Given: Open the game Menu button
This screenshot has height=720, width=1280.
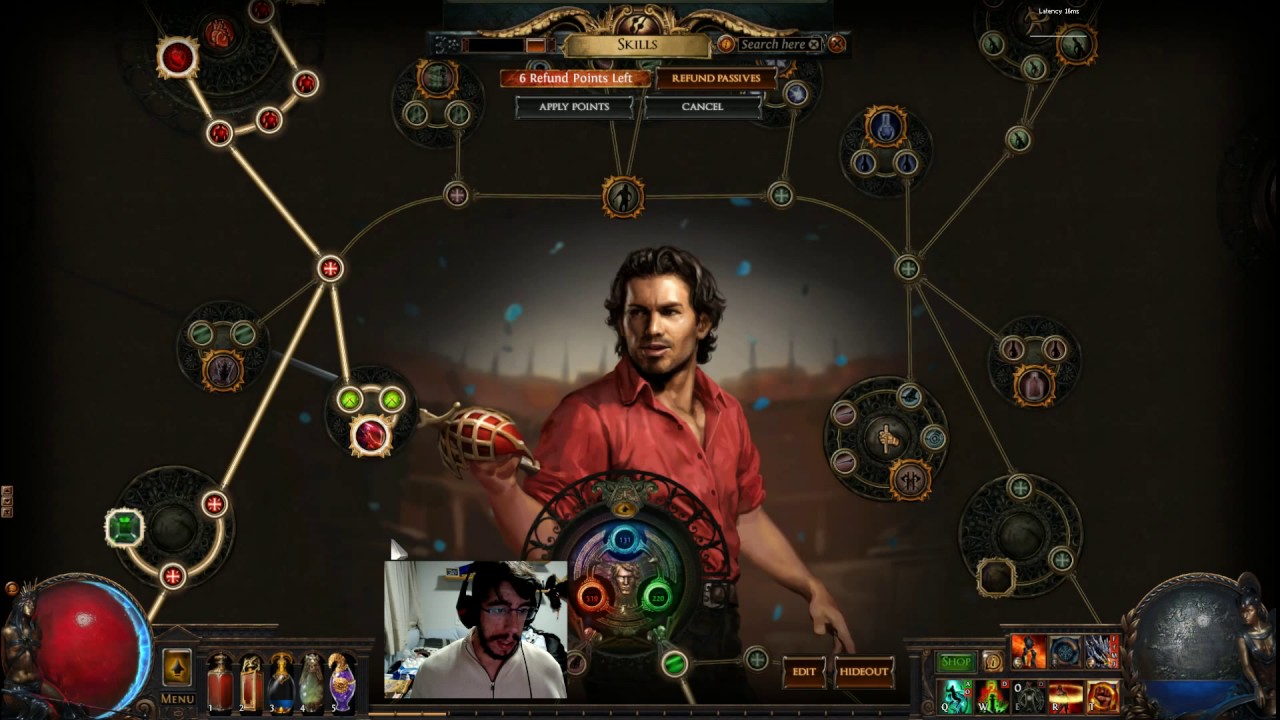Looking at the screenshot, I should pos(177,699).
